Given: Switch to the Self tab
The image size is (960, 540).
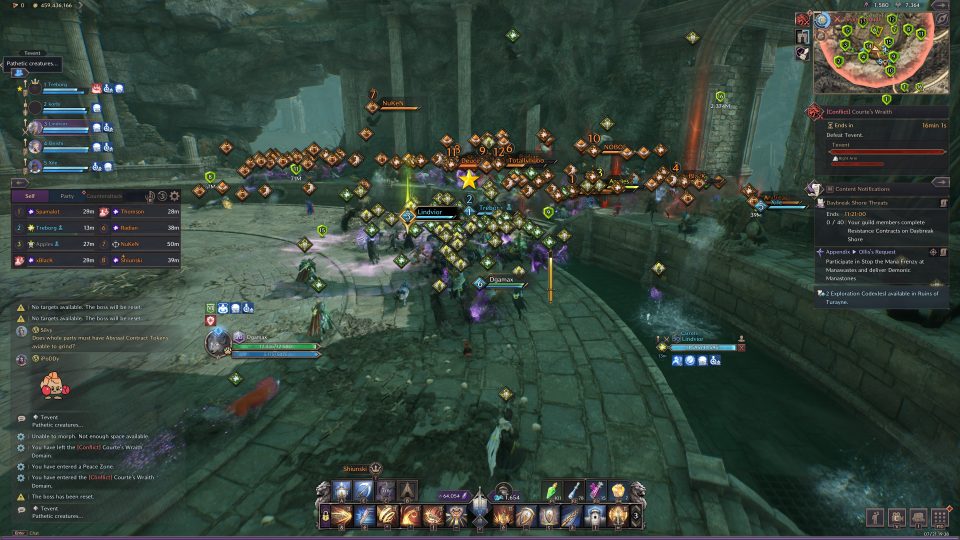Looking at the screenshot, I should coord(30,197).
